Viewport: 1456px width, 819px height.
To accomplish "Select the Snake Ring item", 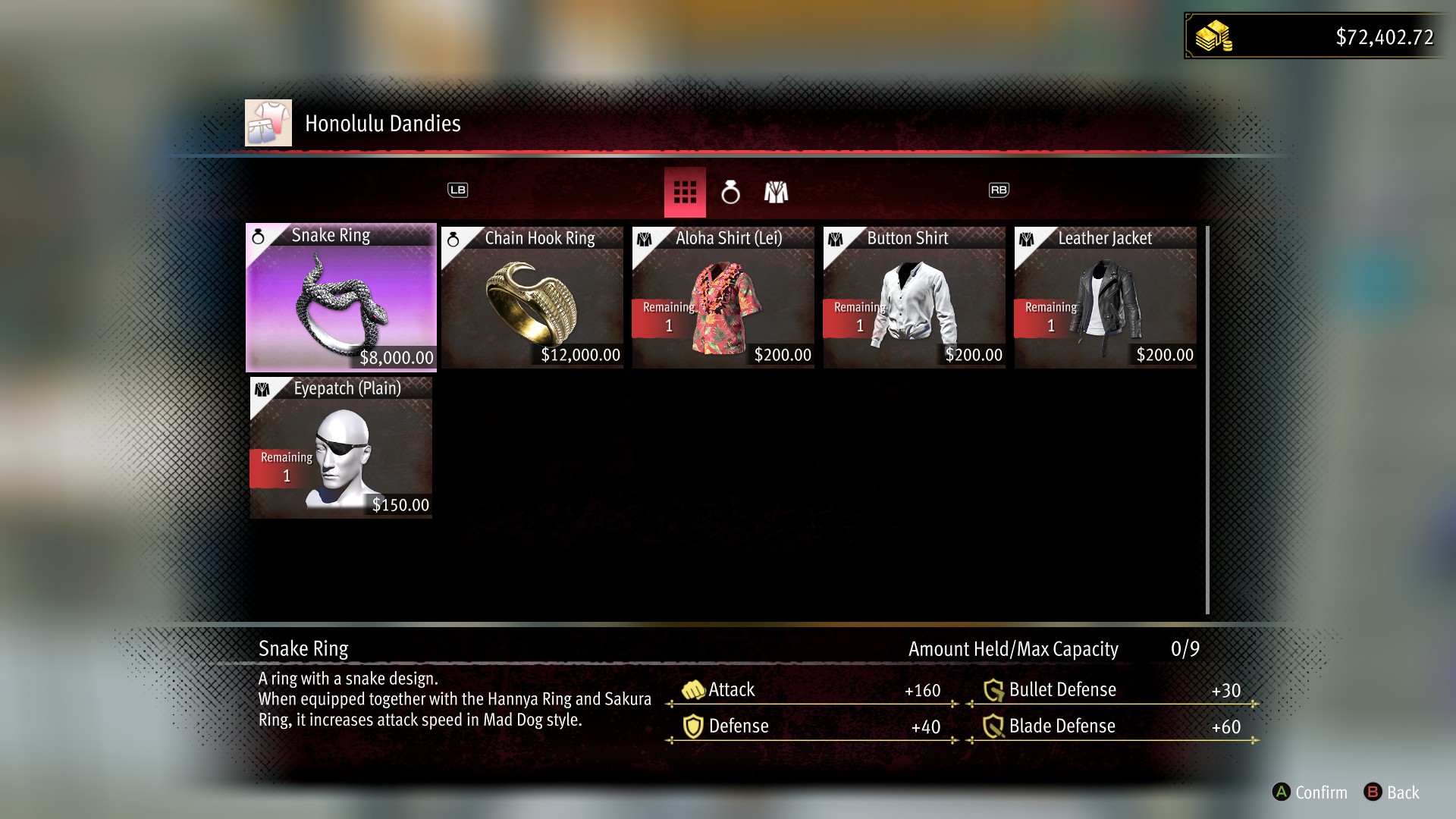I will point(341,297).
